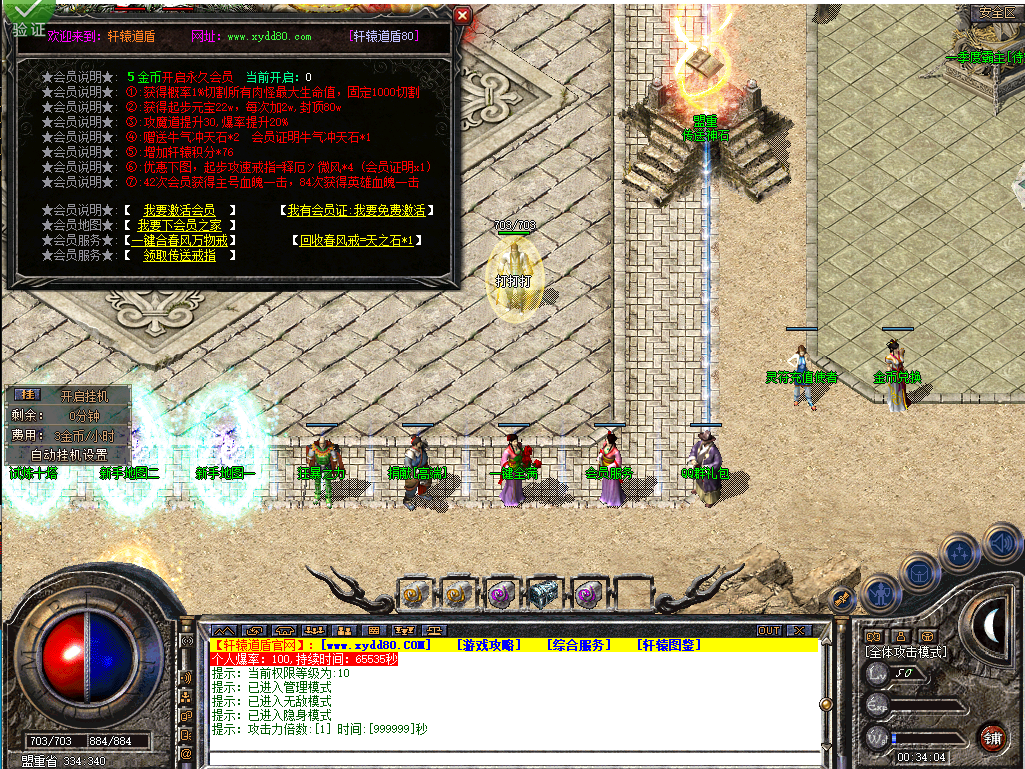This screenshot has height=769, width=1025.
Task: Select 领取传送戒指 to claim teleport ring
Action: click(179, 255)
